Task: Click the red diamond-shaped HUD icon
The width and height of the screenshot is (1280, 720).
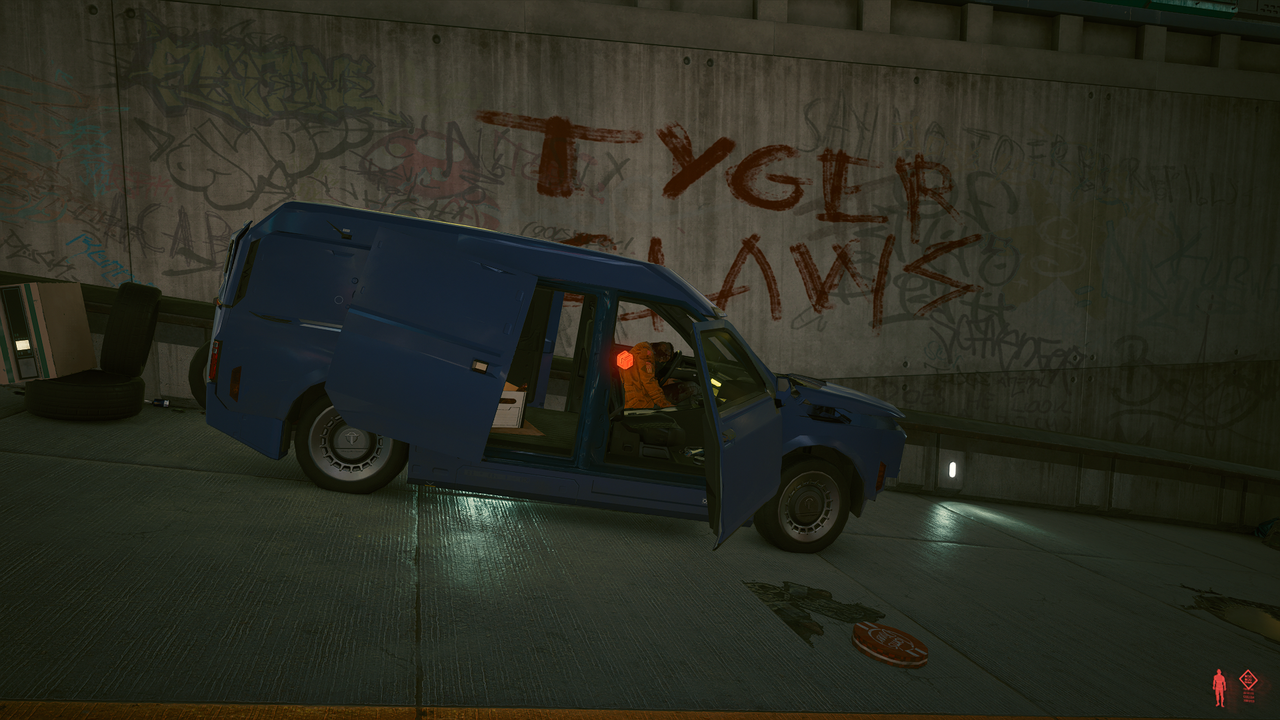Action: 1248,680
